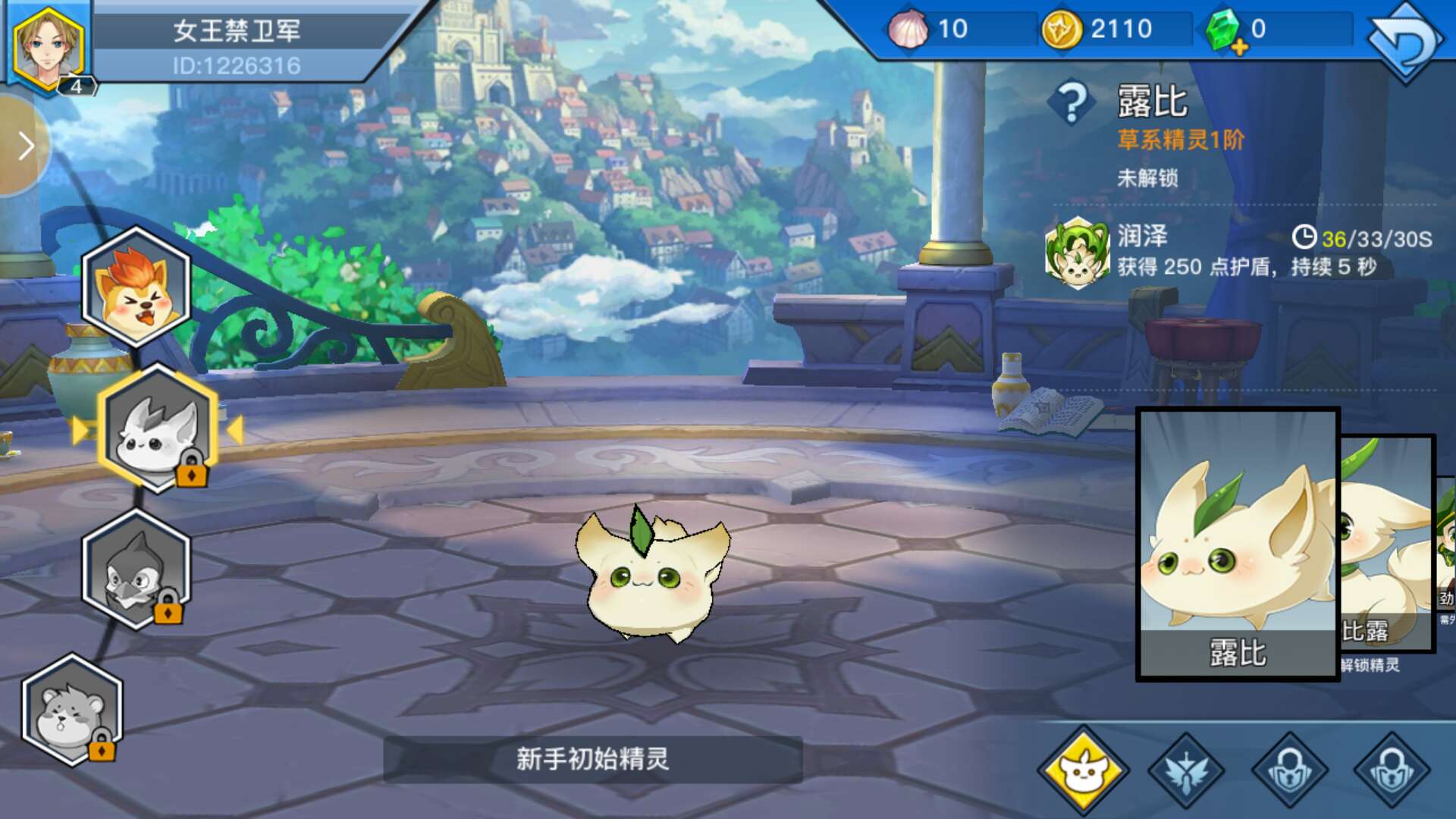1456x819 pixels.
Task: Open the wings emblem tab
Action: coord(1186,771)
